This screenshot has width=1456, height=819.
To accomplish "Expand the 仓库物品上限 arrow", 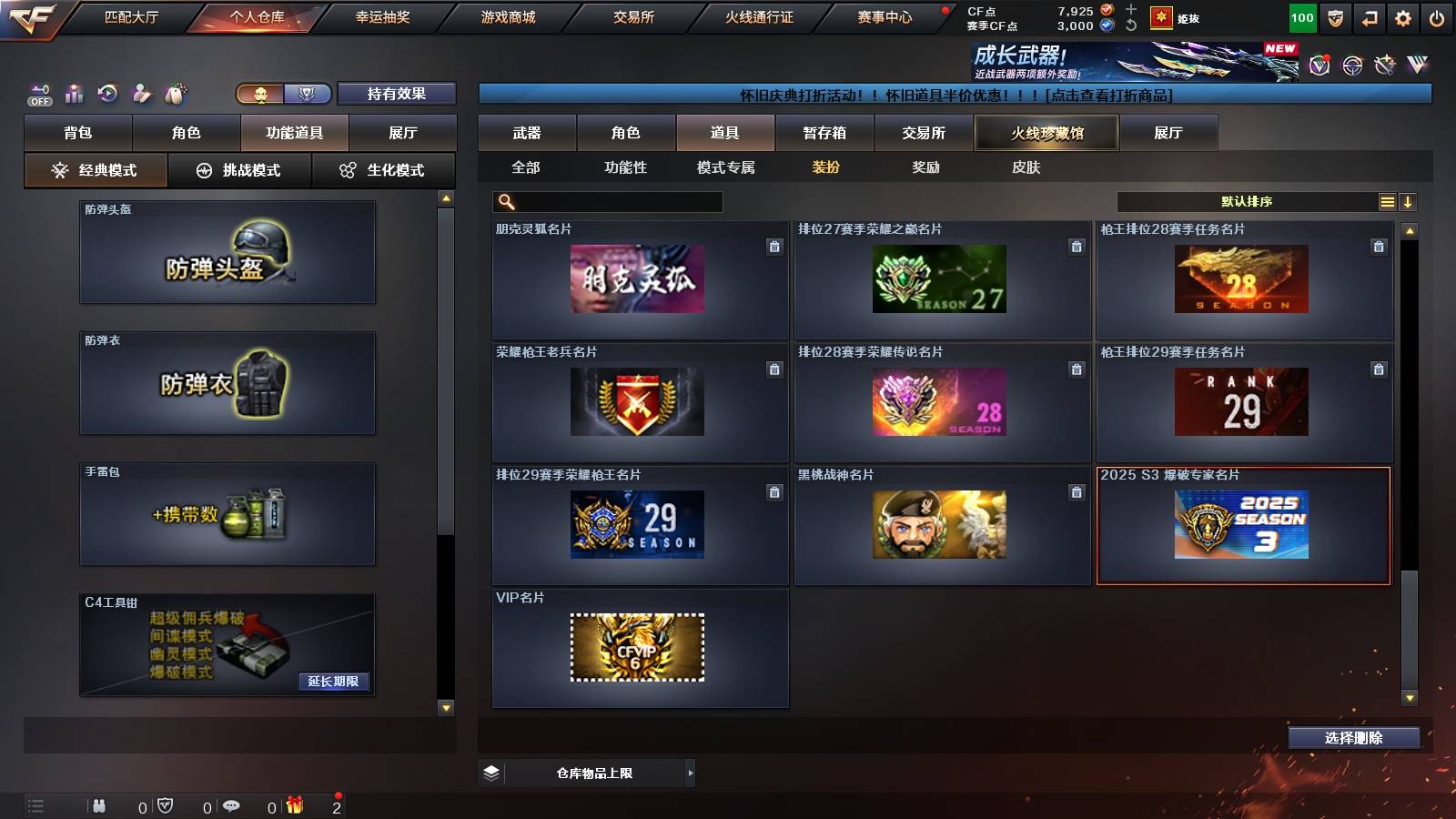I will pos(691,773).
